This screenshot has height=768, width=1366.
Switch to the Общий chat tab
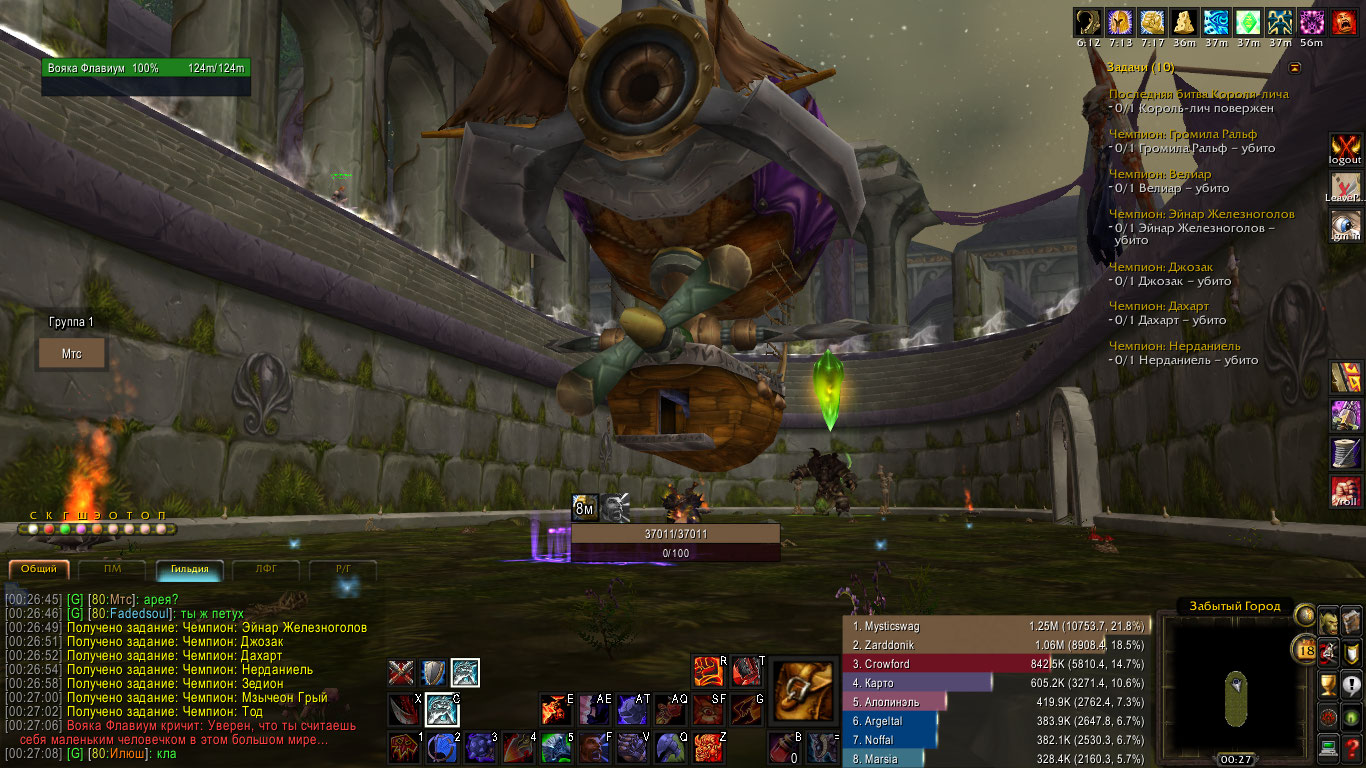(40, 569)
